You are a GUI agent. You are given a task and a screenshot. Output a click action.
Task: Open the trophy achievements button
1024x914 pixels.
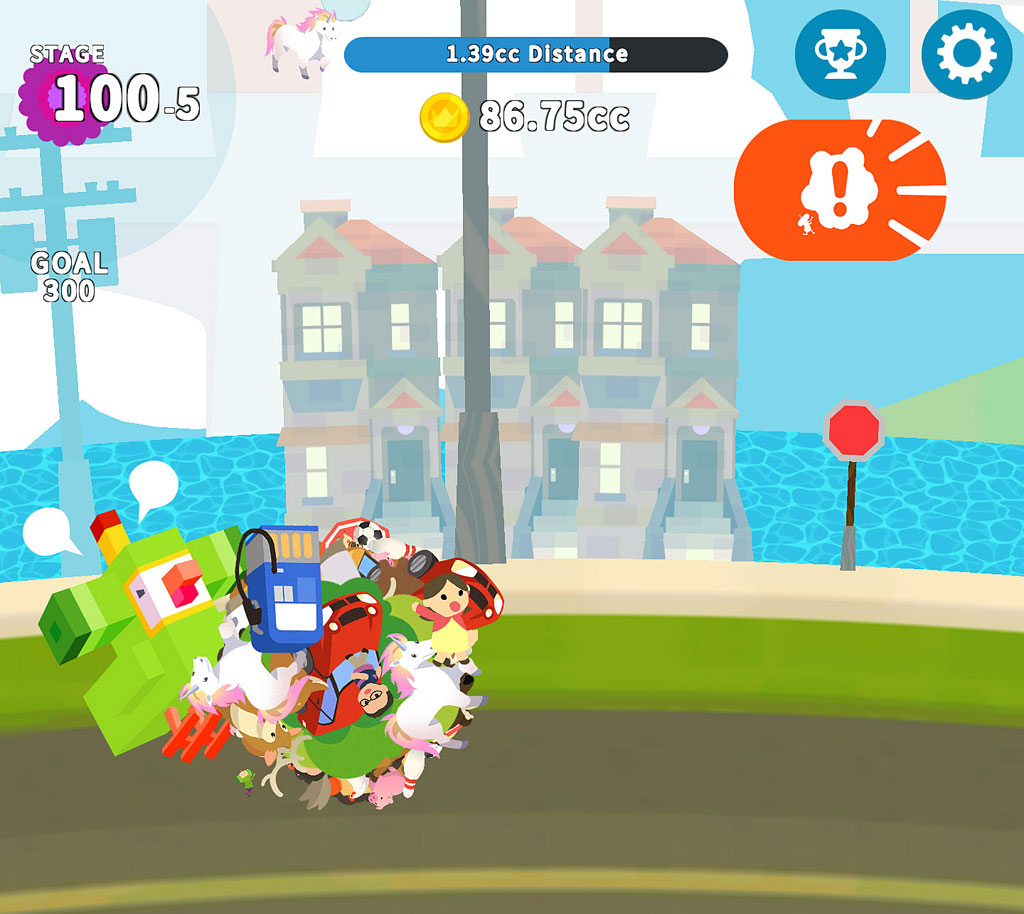(x=840, y=55)
